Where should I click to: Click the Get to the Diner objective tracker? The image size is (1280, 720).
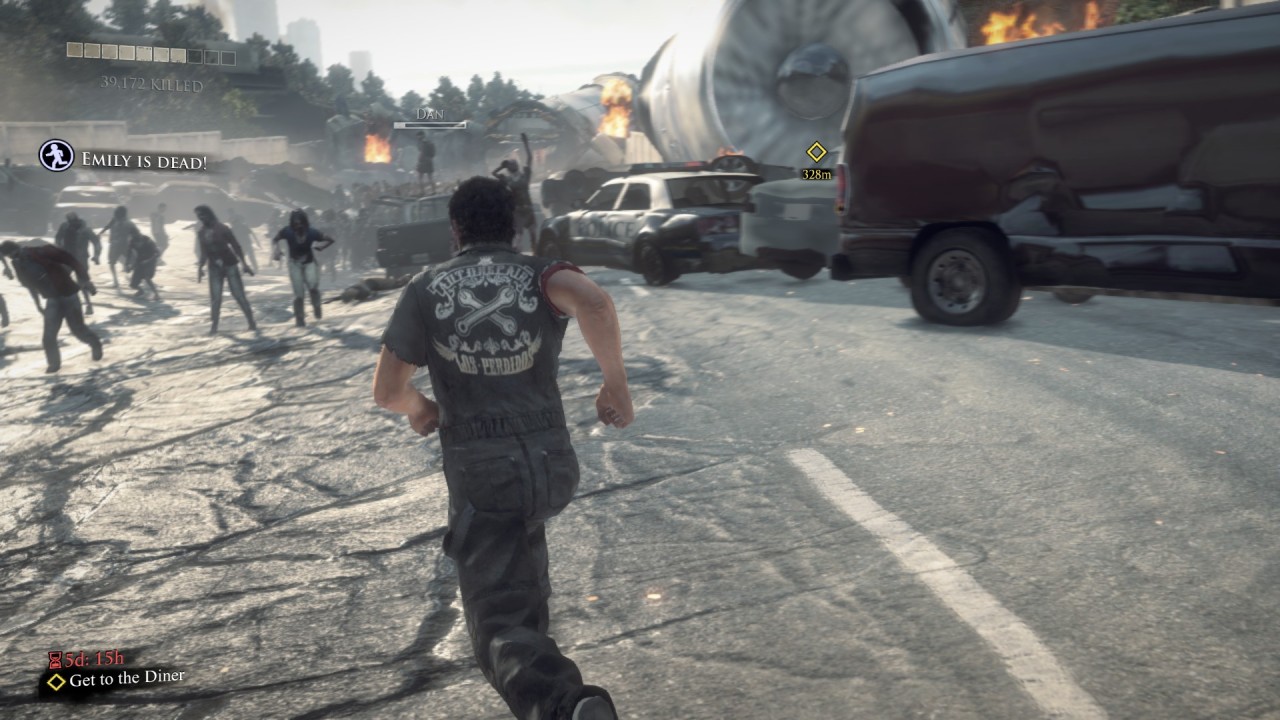116,679
